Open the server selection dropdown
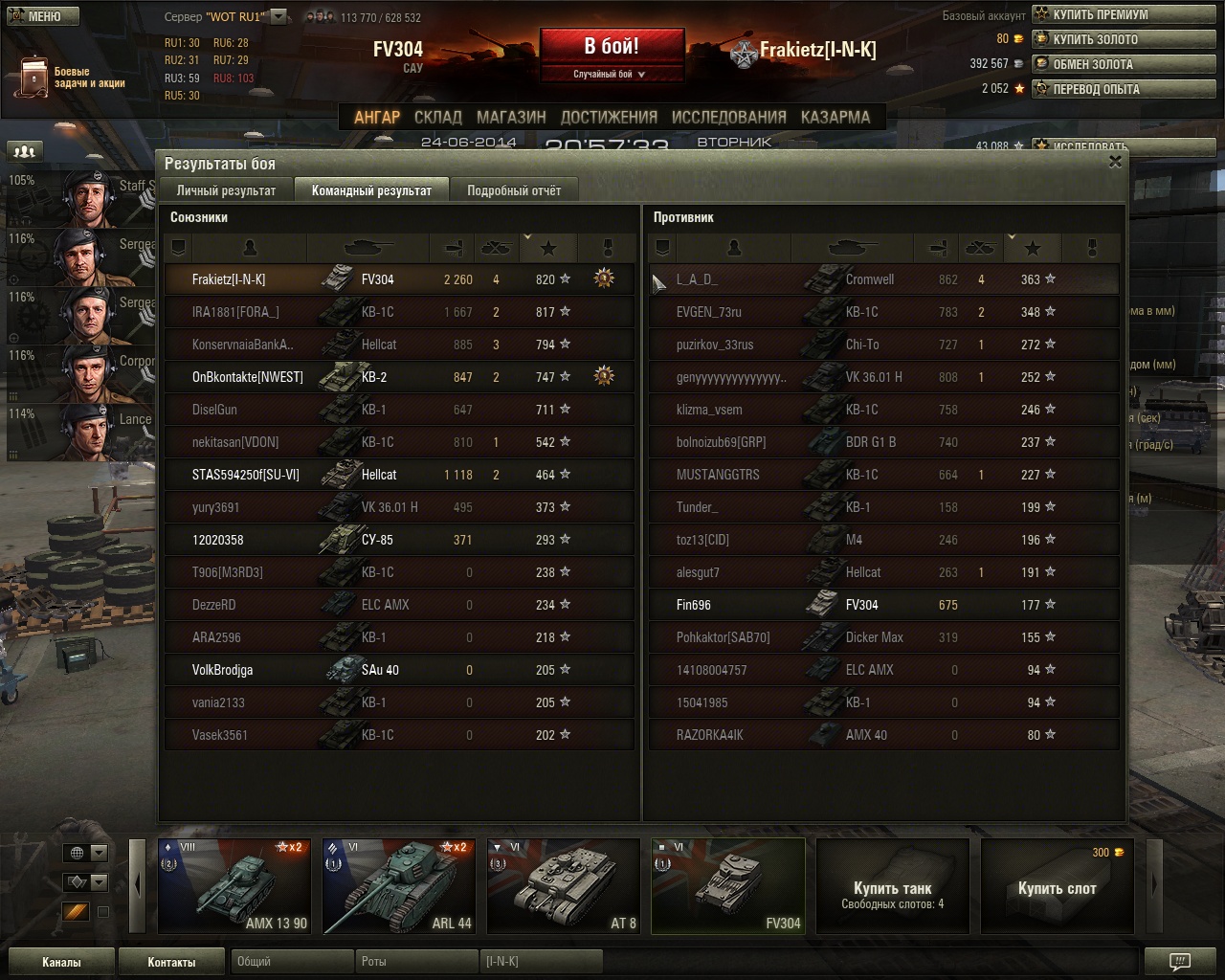The image size is (1225, 980). pos(278,16)
